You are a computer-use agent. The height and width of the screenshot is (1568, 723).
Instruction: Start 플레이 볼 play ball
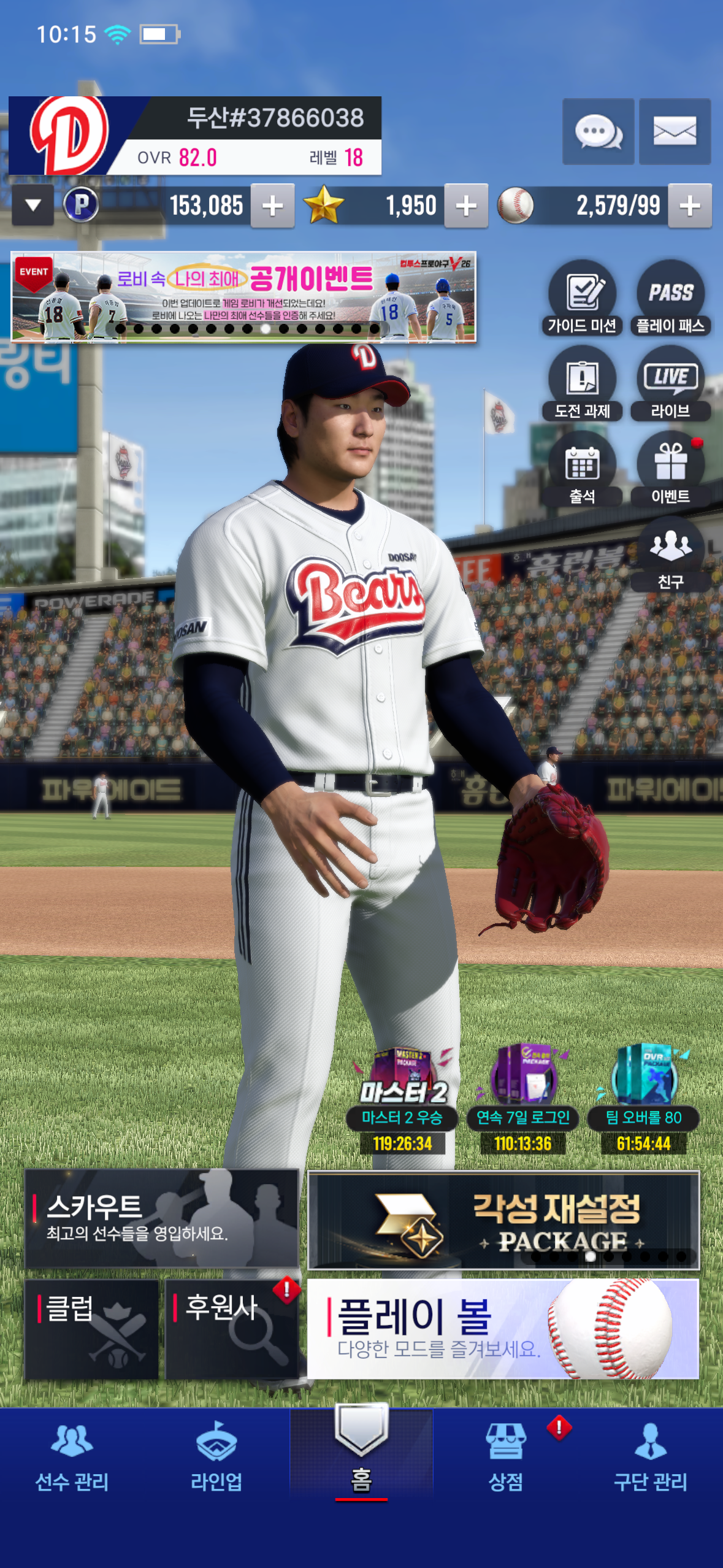point(502,1329)
